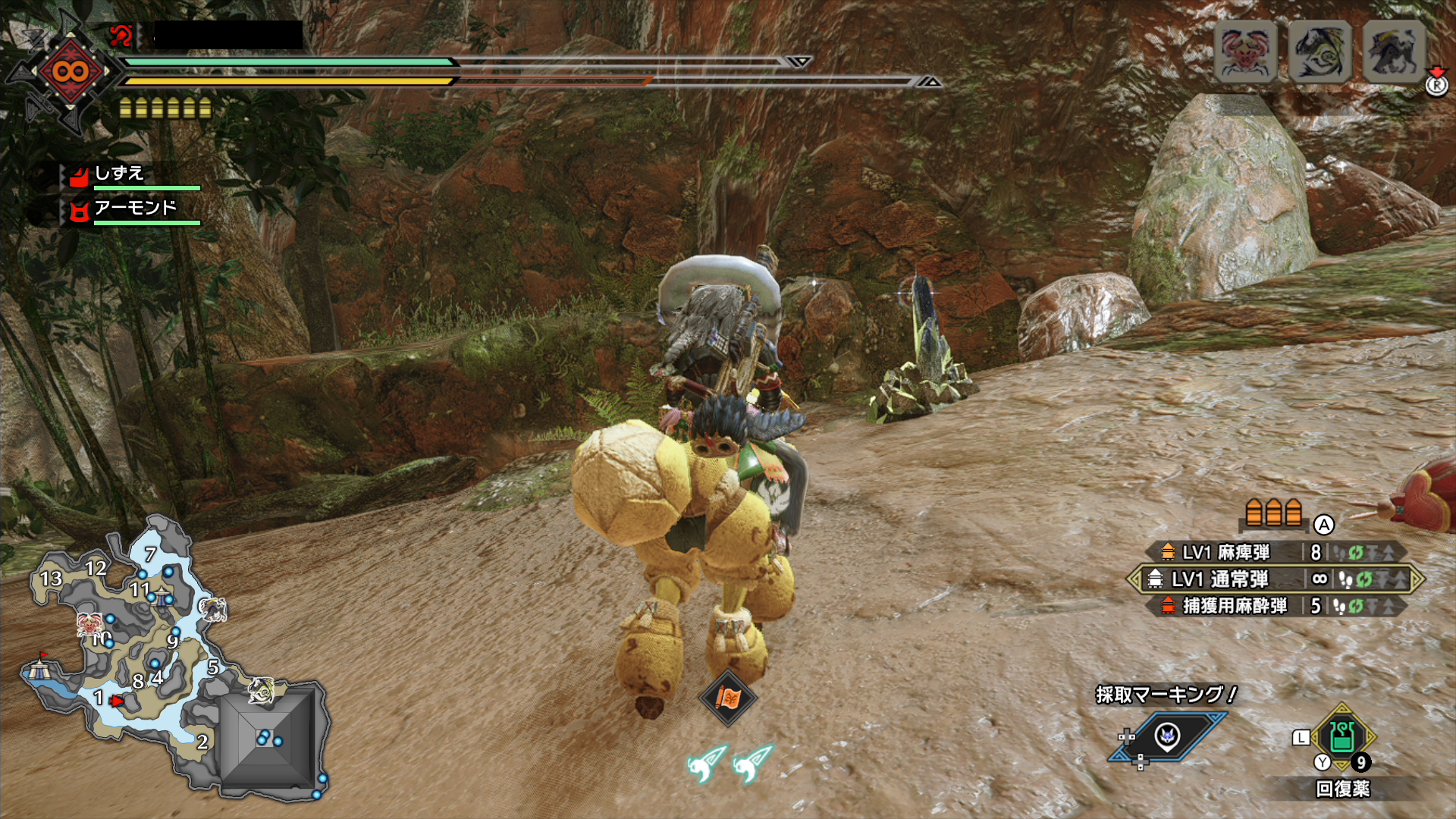Use the 回復薬 potion item slot
Image resolution: width=1456 pixels, height=819 pixels.
coord(1342,737)
